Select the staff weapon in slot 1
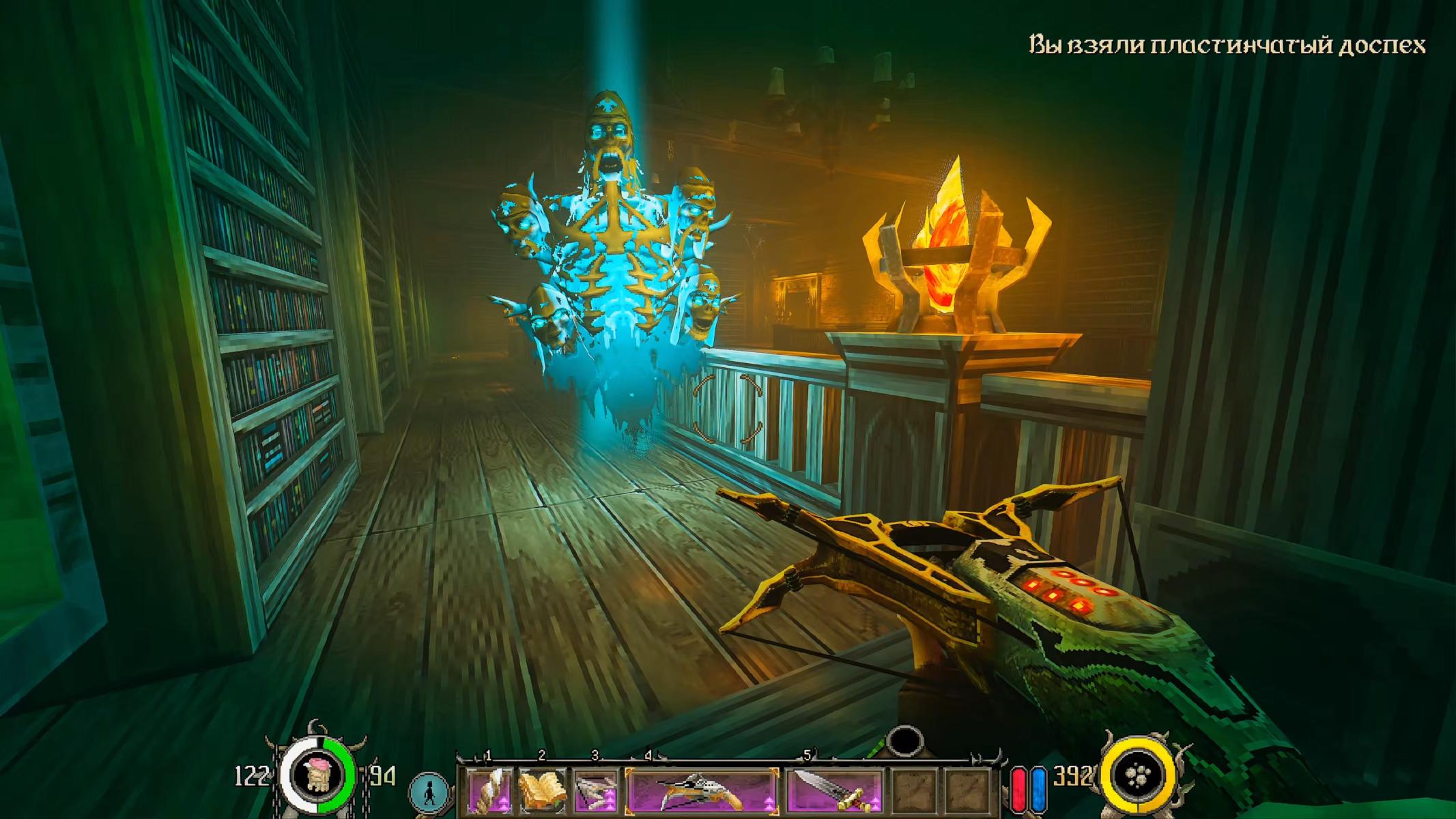Image resolution: width=1456 pixels, height=819 pixels. [x=489, y=790]
